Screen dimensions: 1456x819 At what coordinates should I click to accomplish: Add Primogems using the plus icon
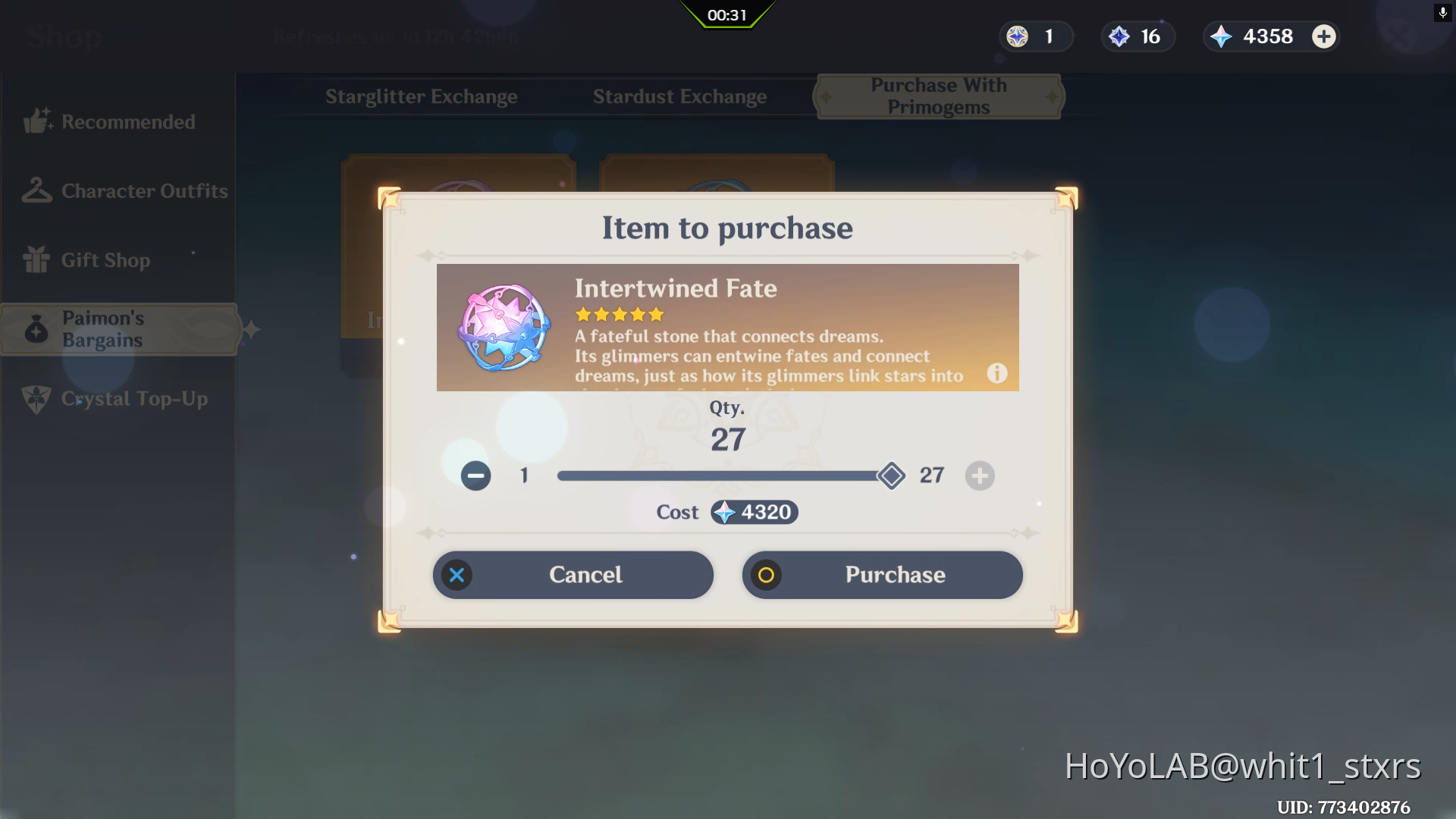pyautogui.click(x=1323, y=36)
